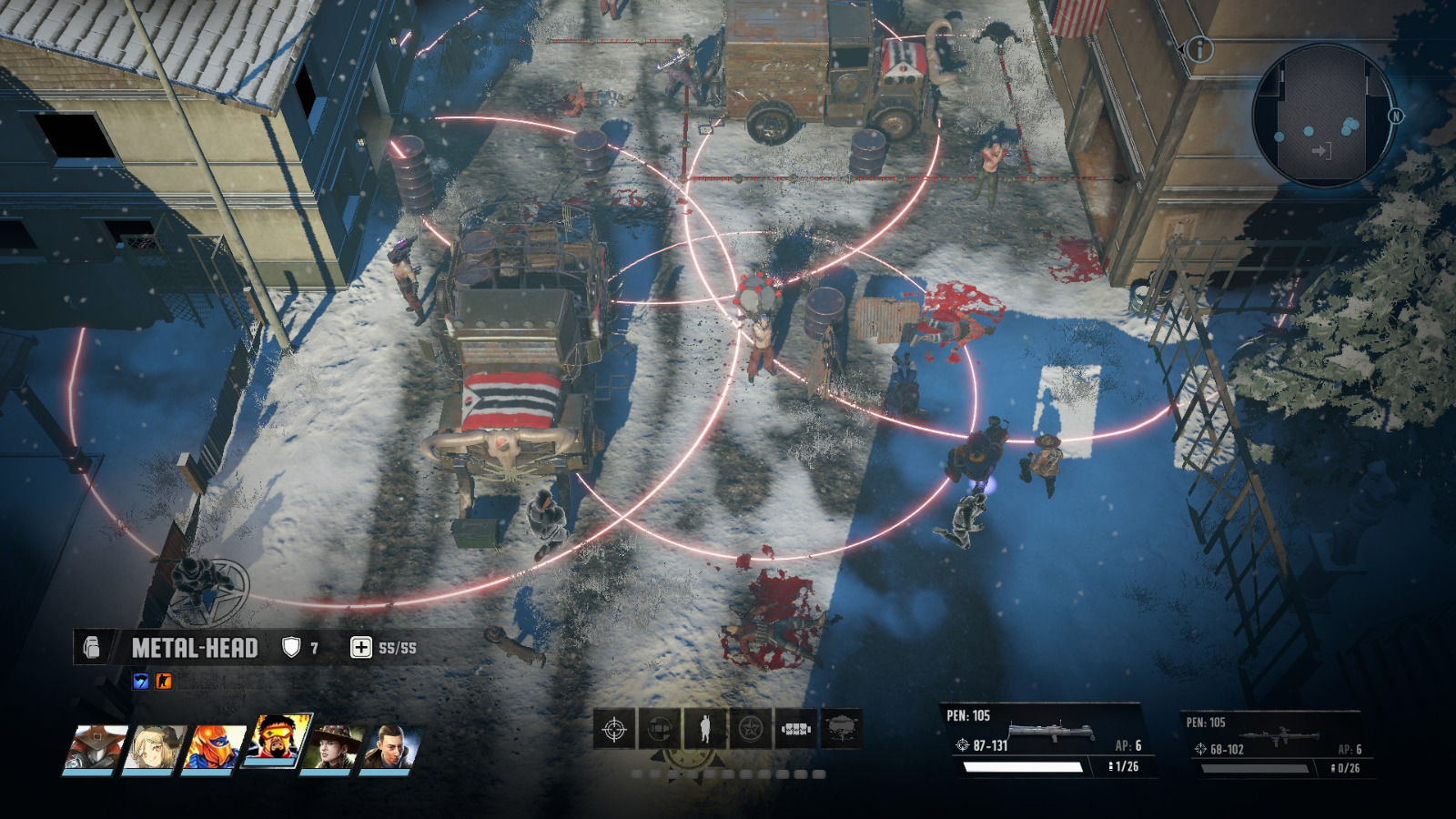This screenshot has width=1456, height=819.
Task: Toggle the orange sniper status effect icon
Action: click(163, 682)
